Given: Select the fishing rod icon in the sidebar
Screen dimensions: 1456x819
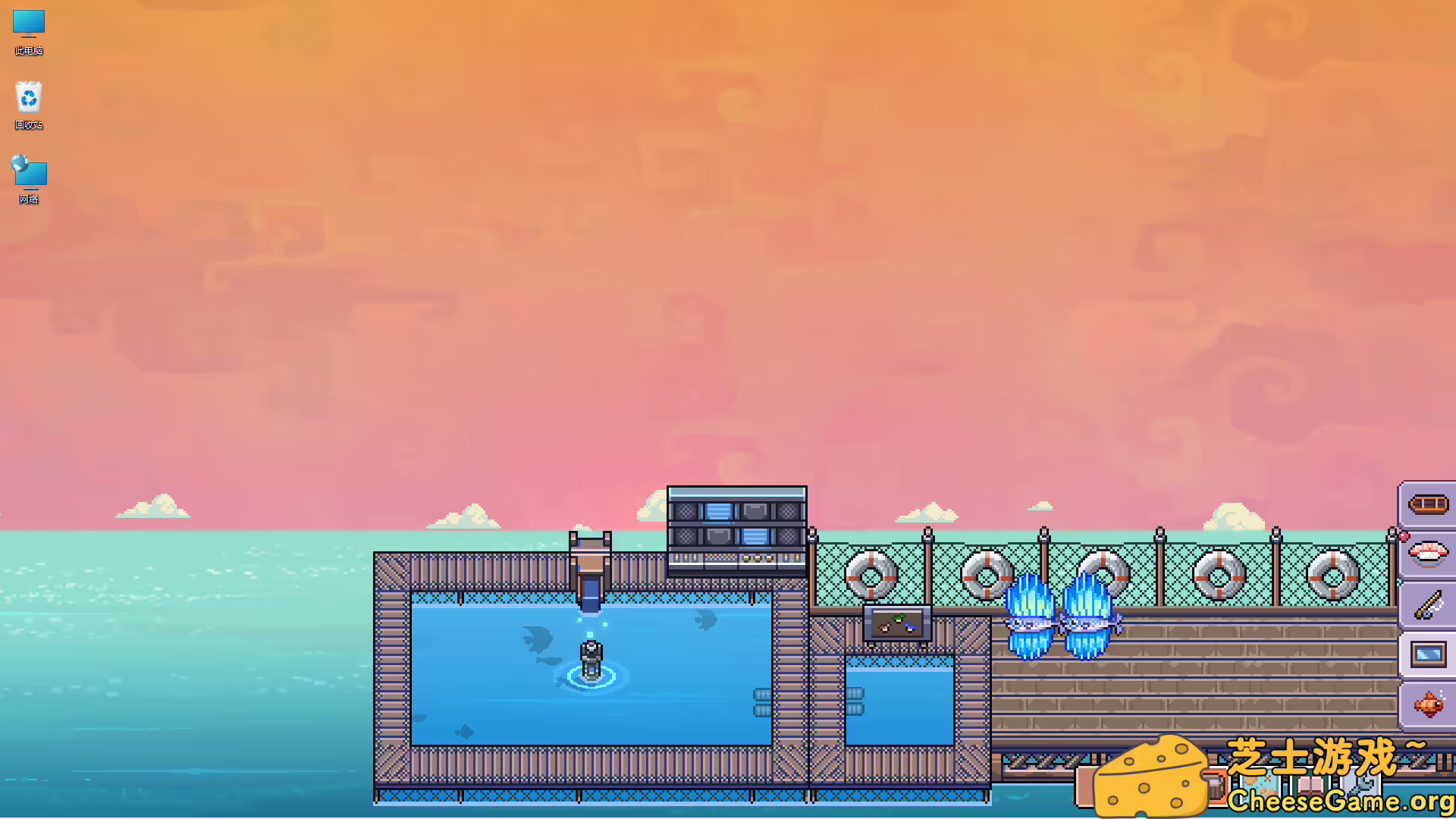Looking at the screenshot, I should 1427,605.
